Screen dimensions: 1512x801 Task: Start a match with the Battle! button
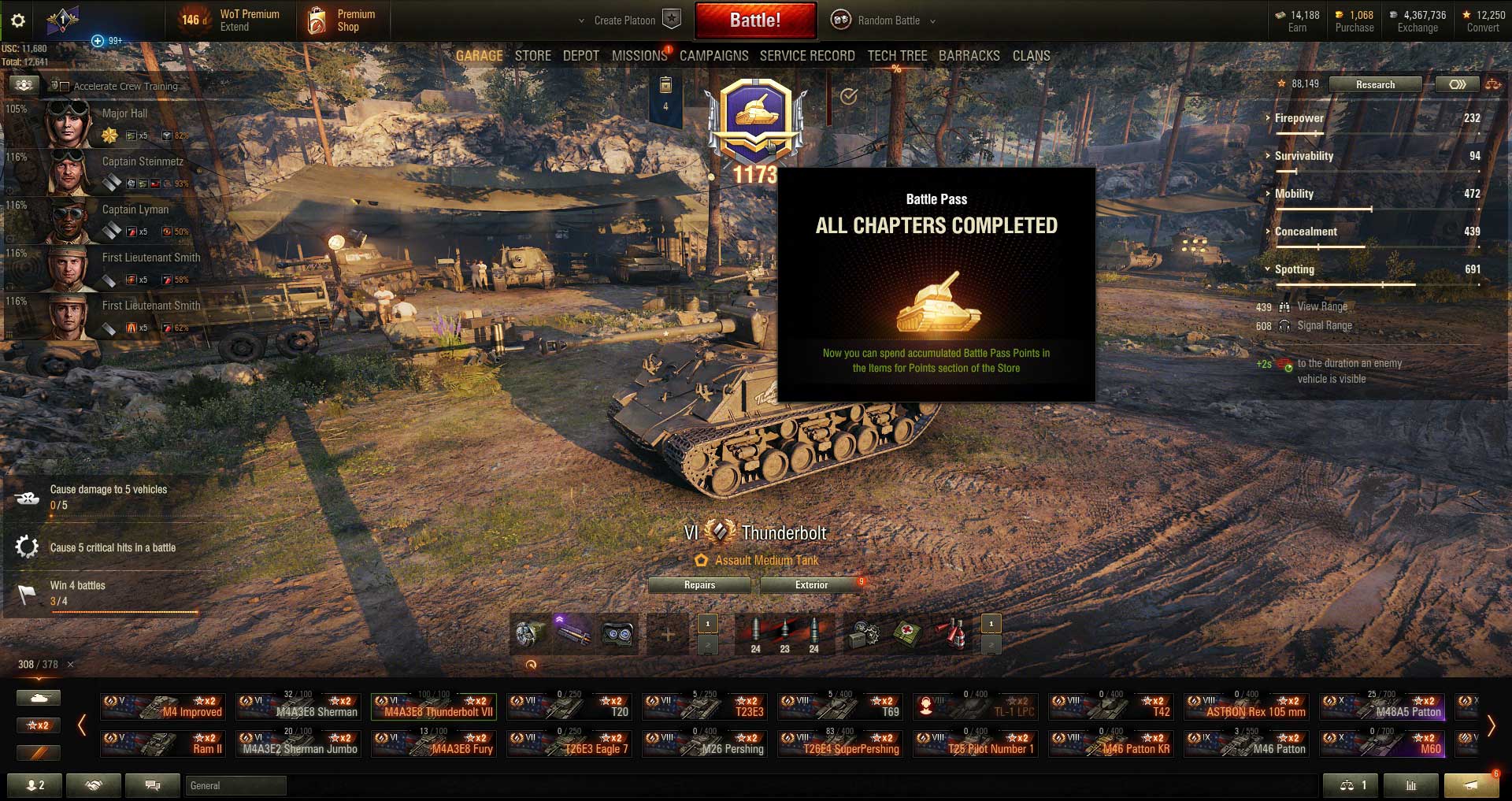click(x=754, y=20)
